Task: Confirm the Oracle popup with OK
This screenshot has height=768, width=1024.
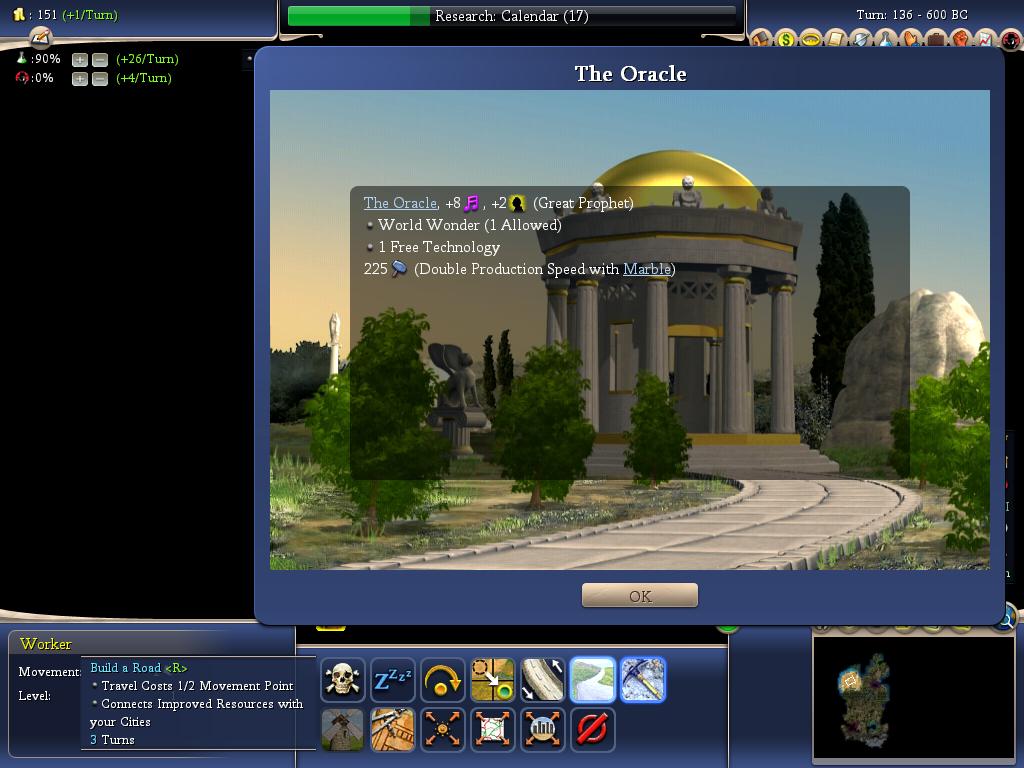Action: coord(640,596)
